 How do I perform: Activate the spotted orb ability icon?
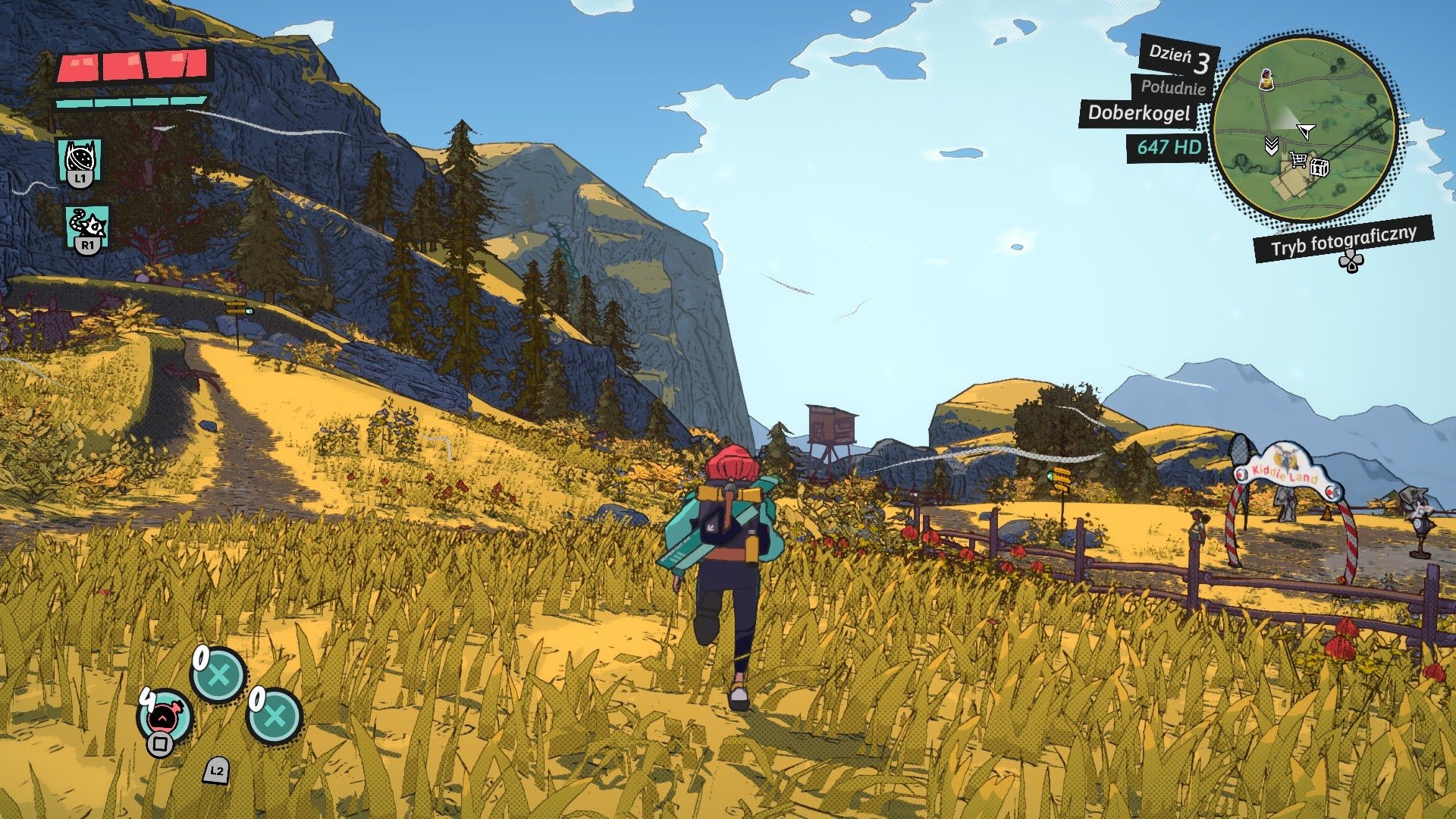[x=80, y=159]
